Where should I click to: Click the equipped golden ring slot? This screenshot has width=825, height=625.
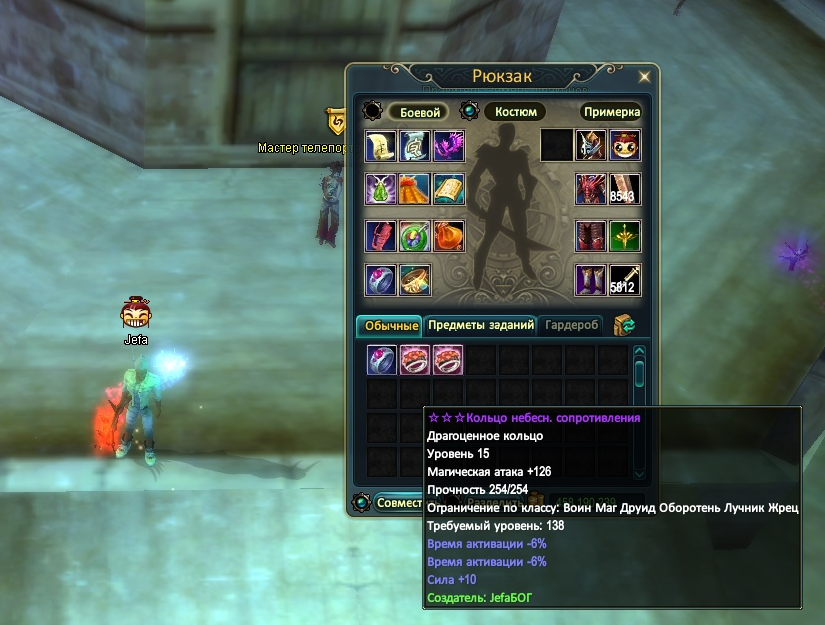point(415,280)
